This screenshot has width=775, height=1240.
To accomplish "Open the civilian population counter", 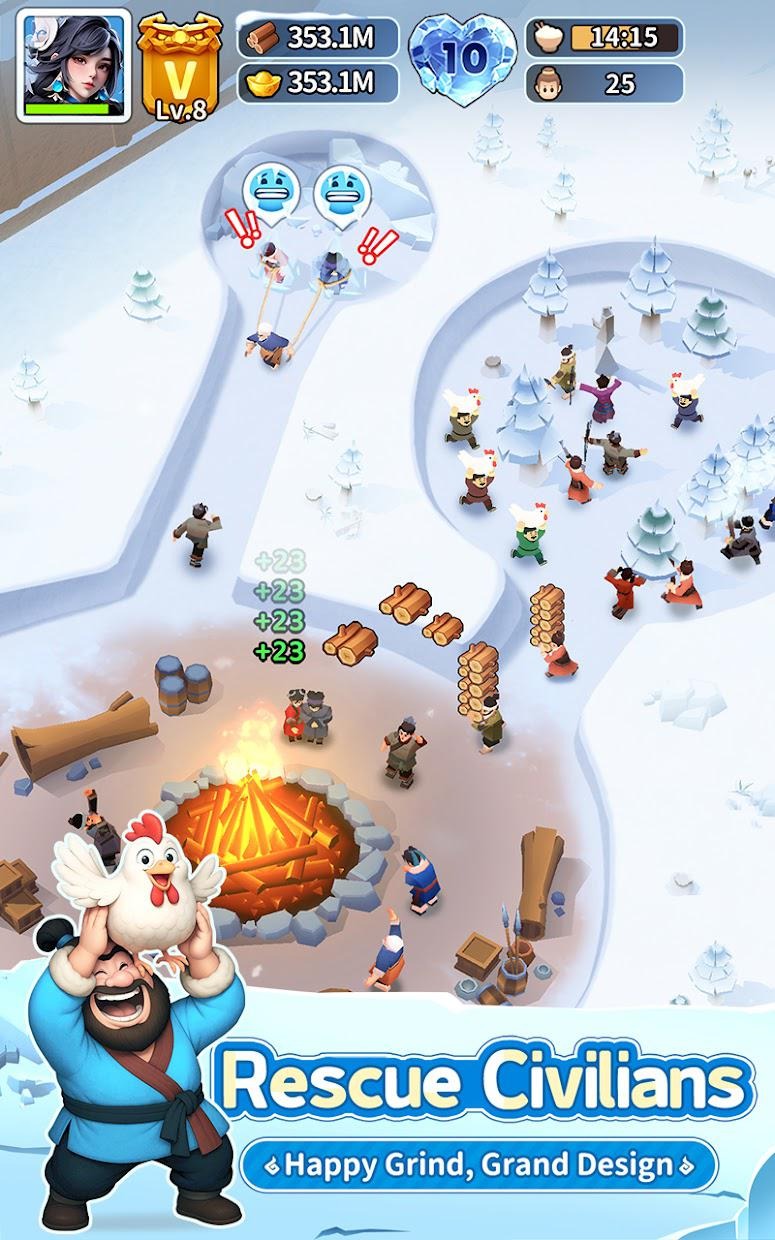I will tap(605, 83).
